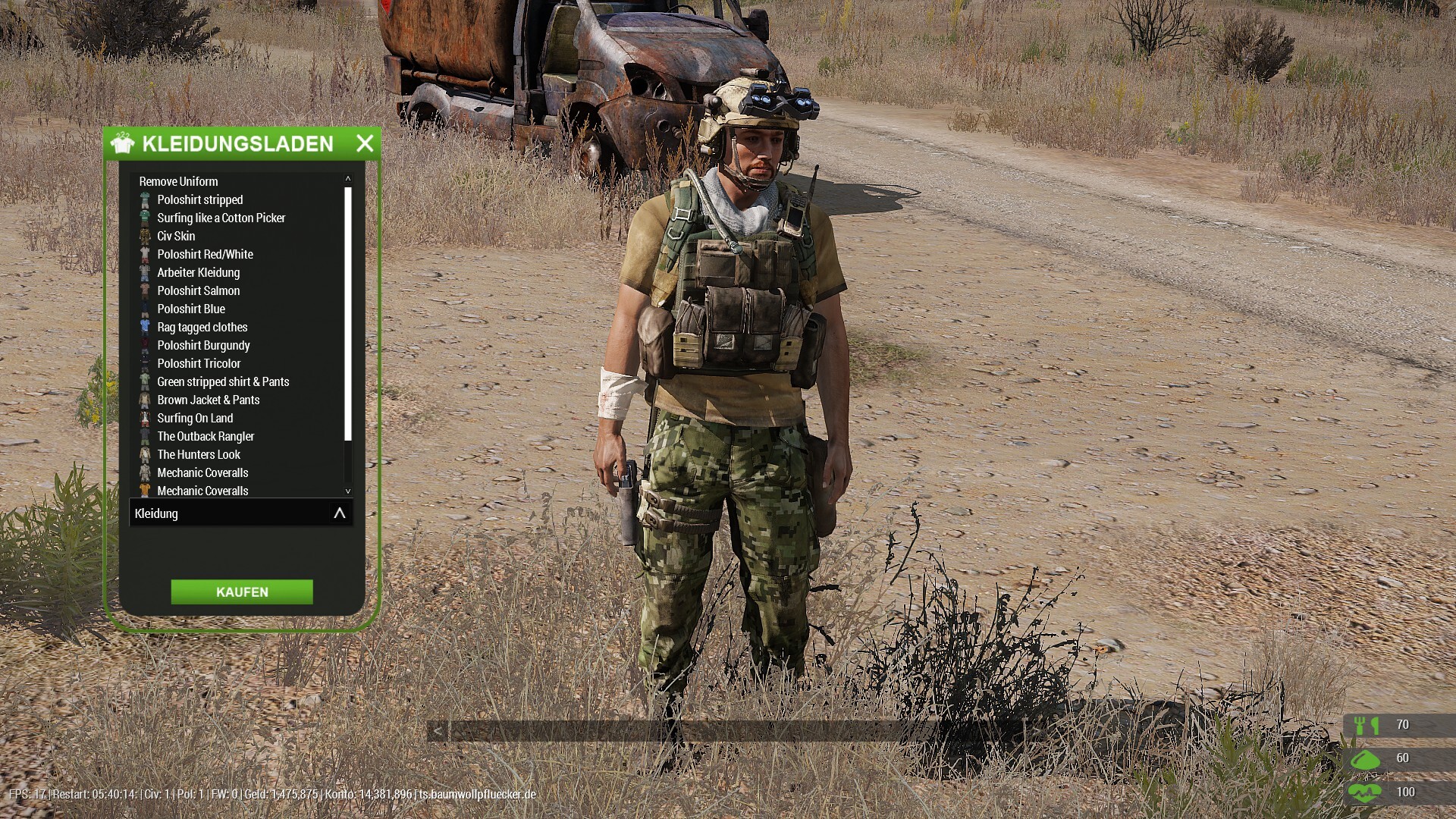Close the Kleidungsladen shop window
The image size is (1456, 819).
(x=365, y=143)
